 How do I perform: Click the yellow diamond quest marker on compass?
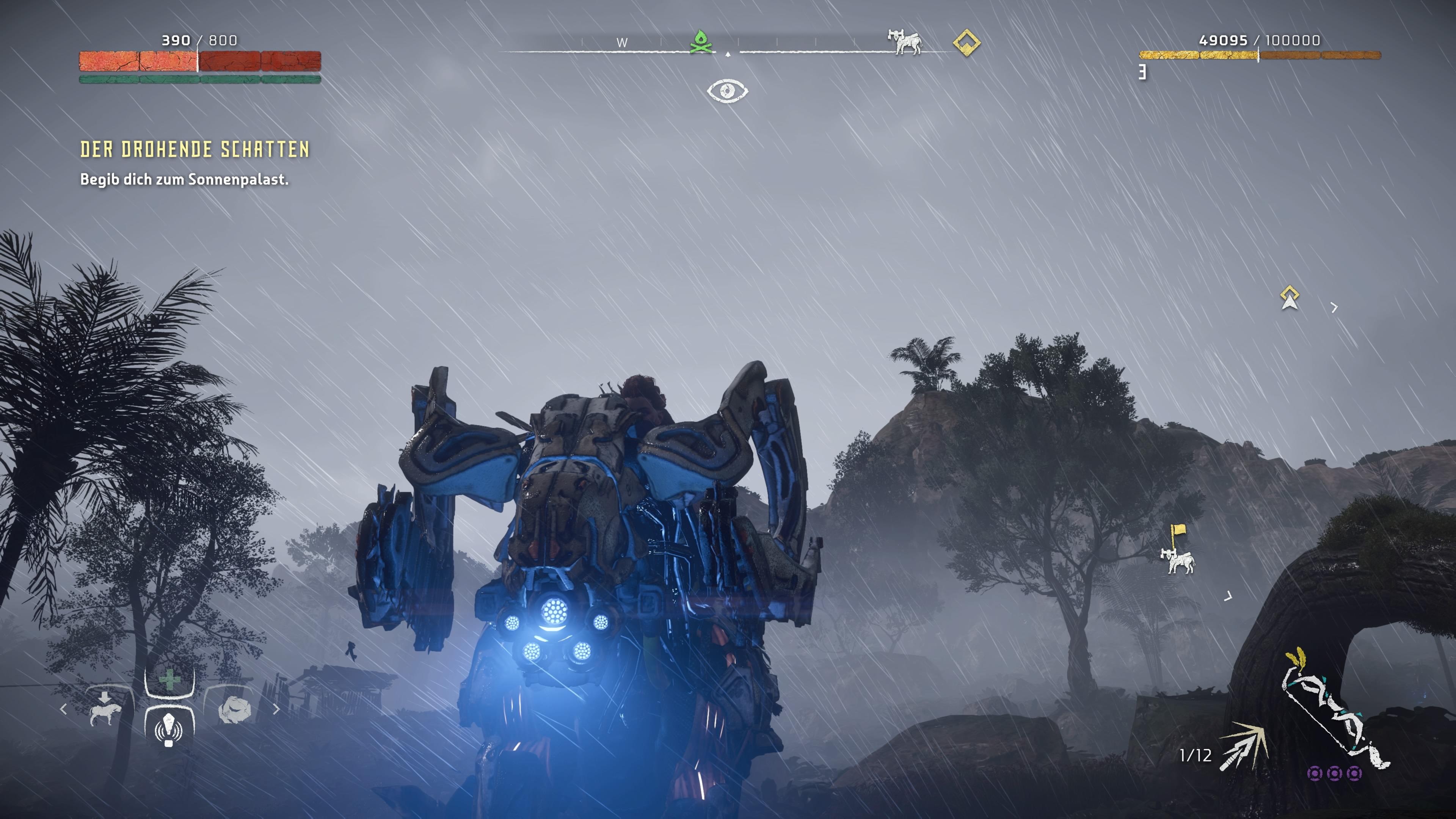(x=966, y=43)
